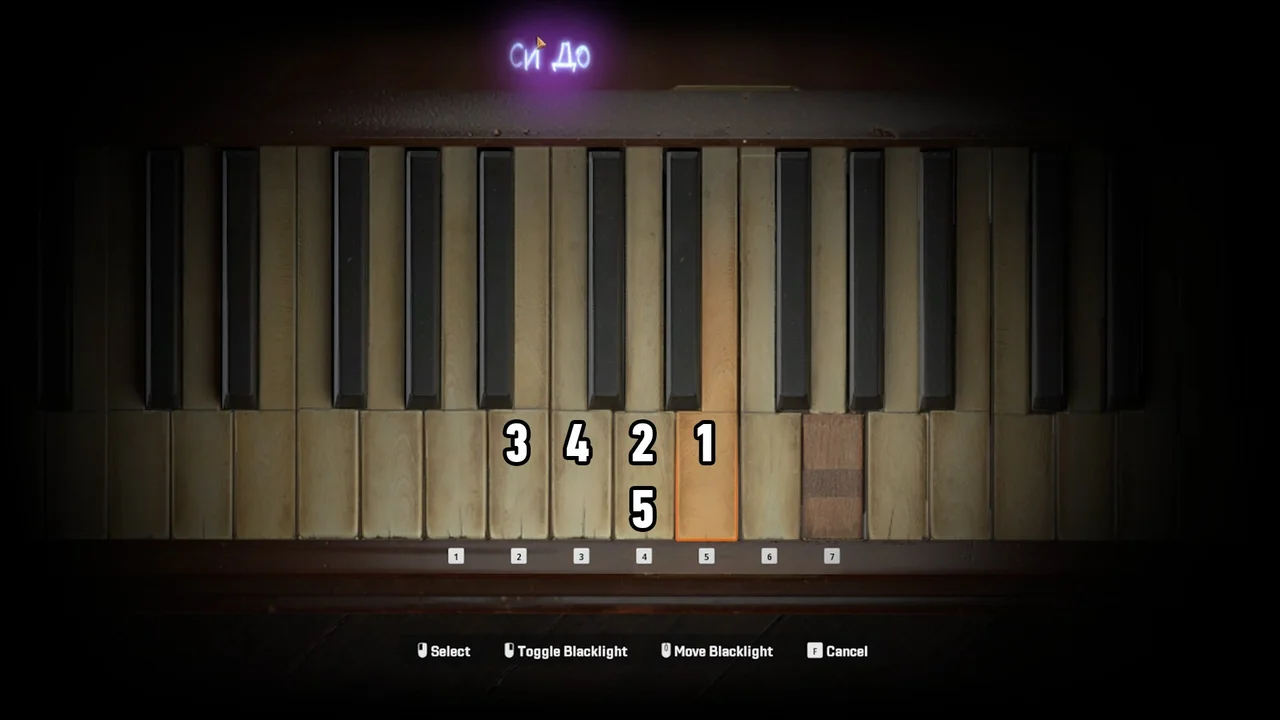Click the mouse icon beside Toggle Blacklight
The image size is (1280, 720).
(509, 650)
